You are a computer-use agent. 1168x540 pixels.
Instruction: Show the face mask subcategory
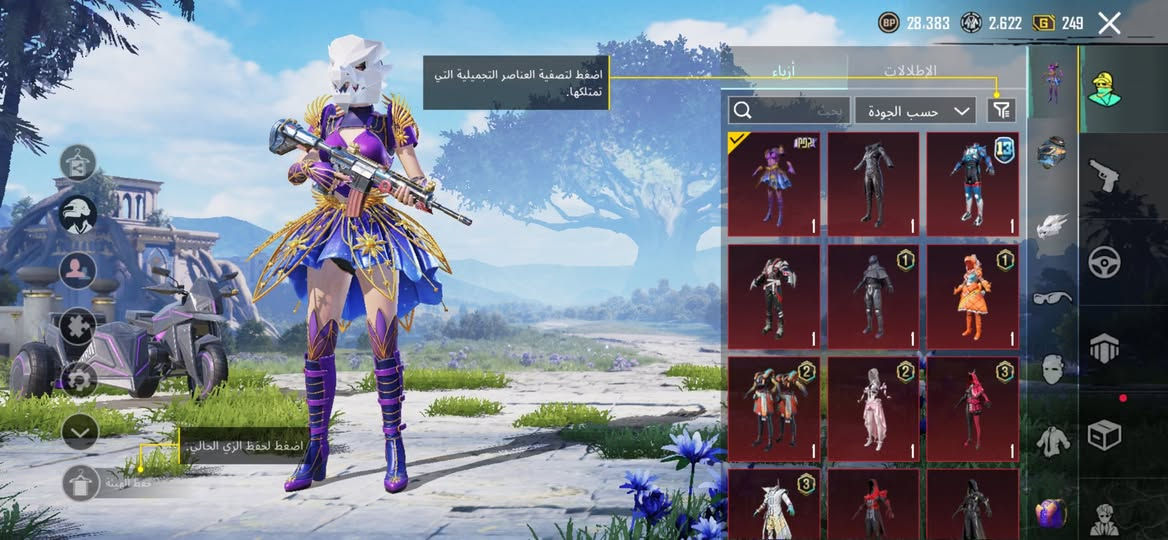pyautogui.click(x=1052, y=369)
